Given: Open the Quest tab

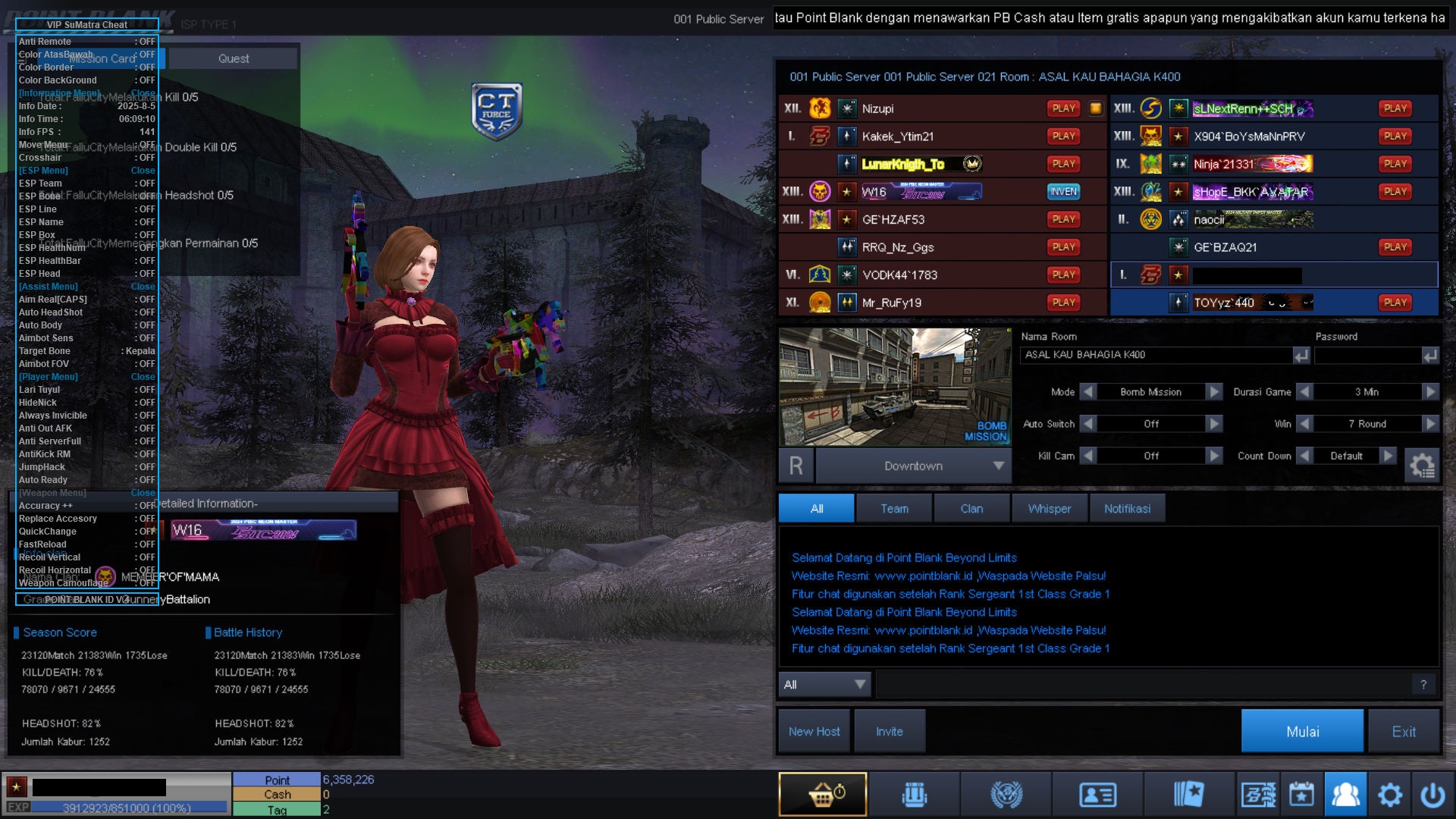Looking at the screenshot, I should tap(233, 58).
